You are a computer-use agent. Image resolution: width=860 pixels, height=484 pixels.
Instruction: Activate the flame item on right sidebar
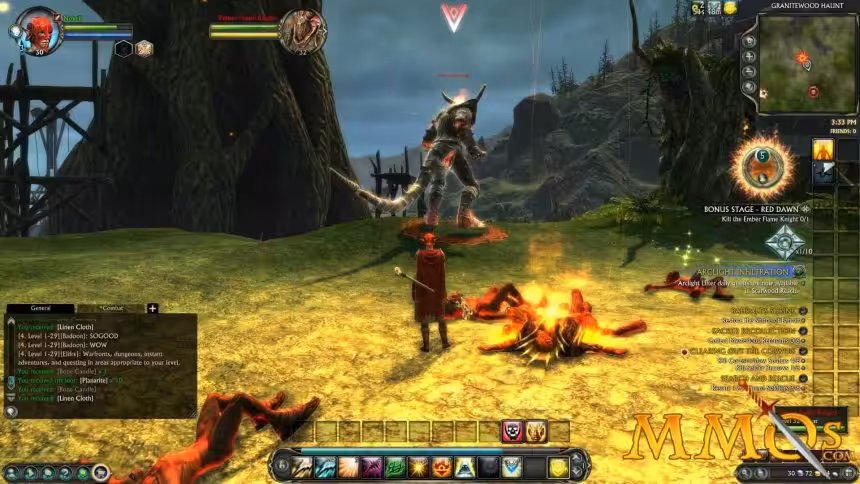pyautogui.click(x=822, y=150)
